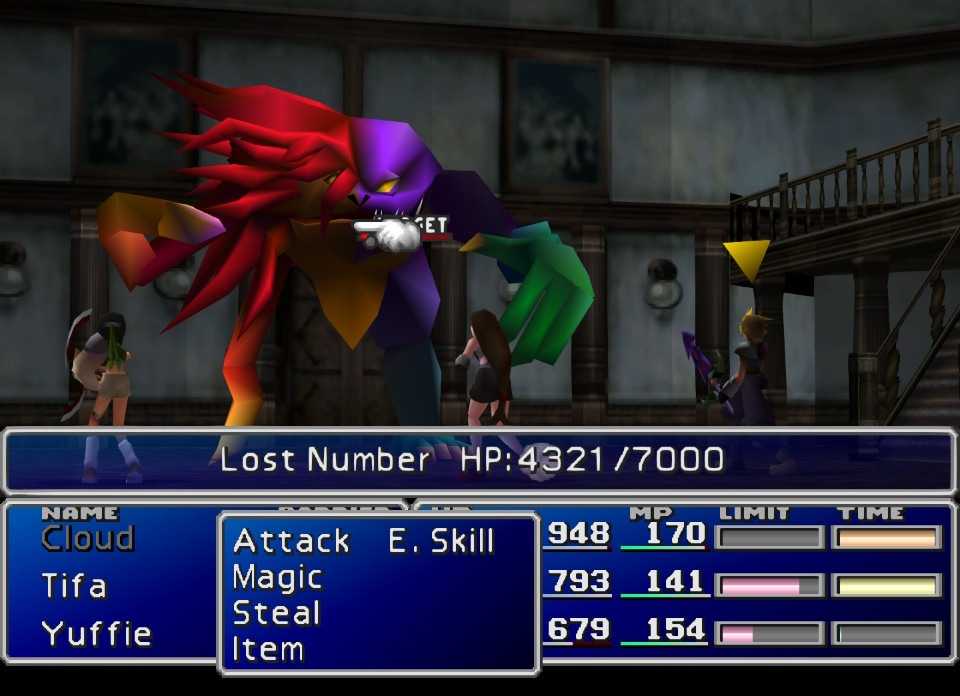The height and width of the screenshot is (696, 960).
Task: Choose the Attack command
Action: click(291, 541)
